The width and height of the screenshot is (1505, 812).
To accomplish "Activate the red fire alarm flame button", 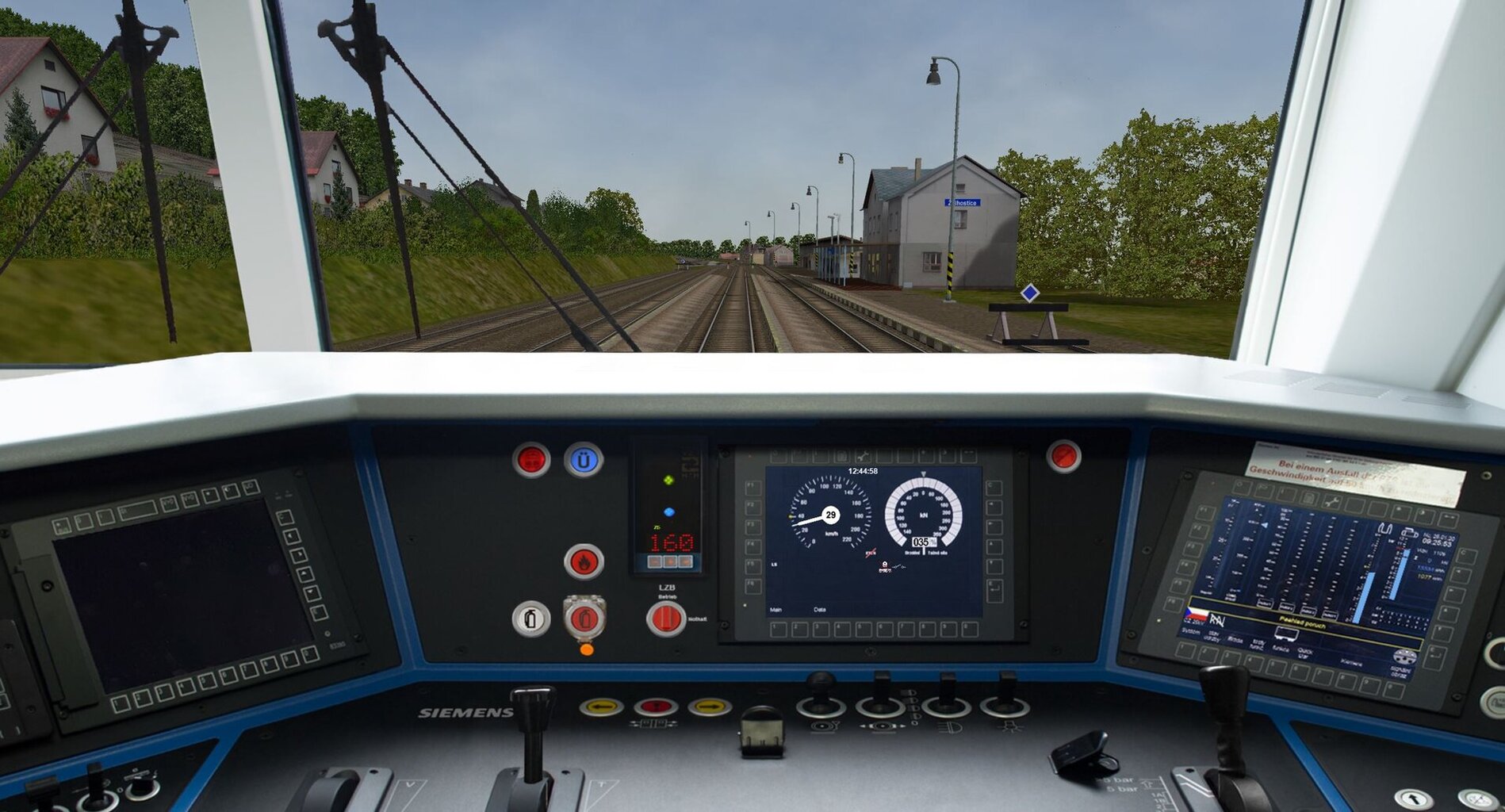I will click(x=584, y=561).
